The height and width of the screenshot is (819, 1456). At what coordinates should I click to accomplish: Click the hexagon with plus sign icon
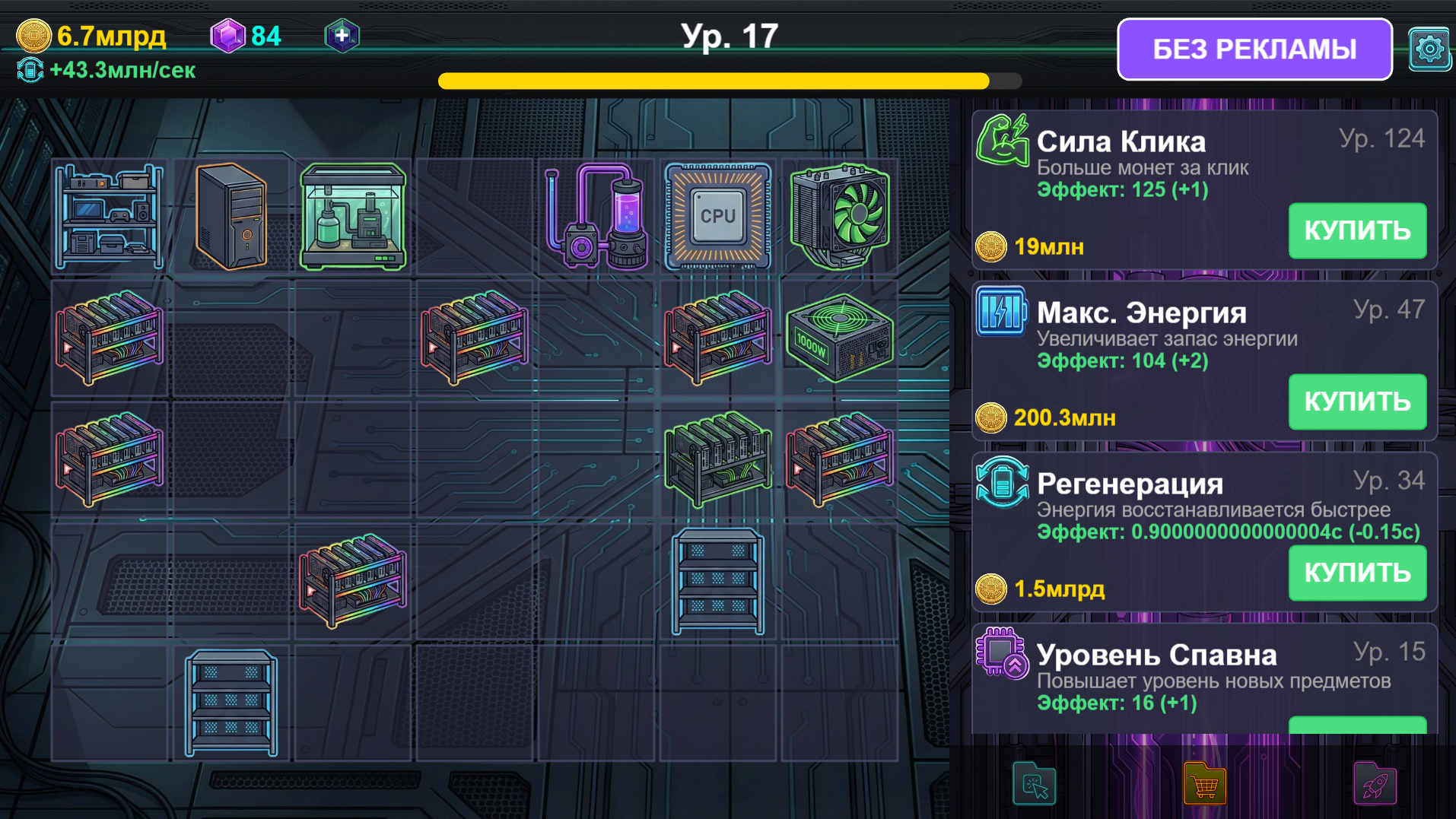[342, 34]
